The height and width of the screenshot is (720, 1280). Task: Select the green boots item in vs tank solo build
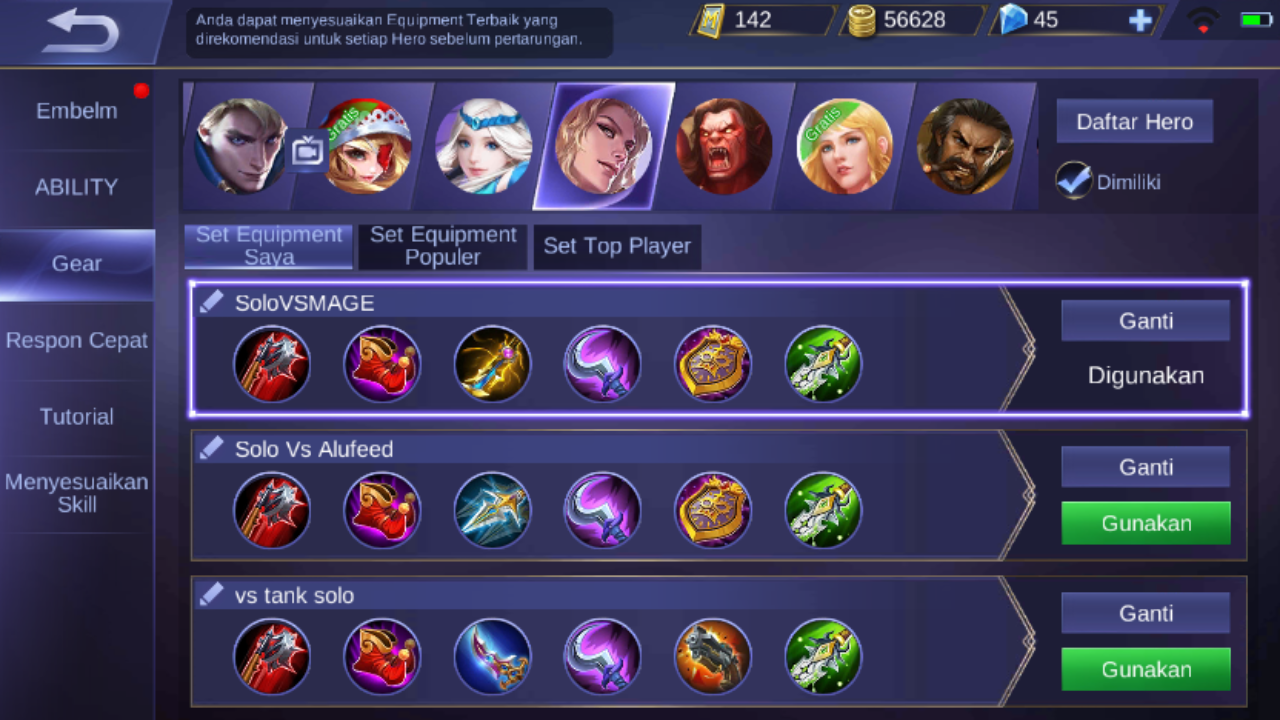pos(823,656)
